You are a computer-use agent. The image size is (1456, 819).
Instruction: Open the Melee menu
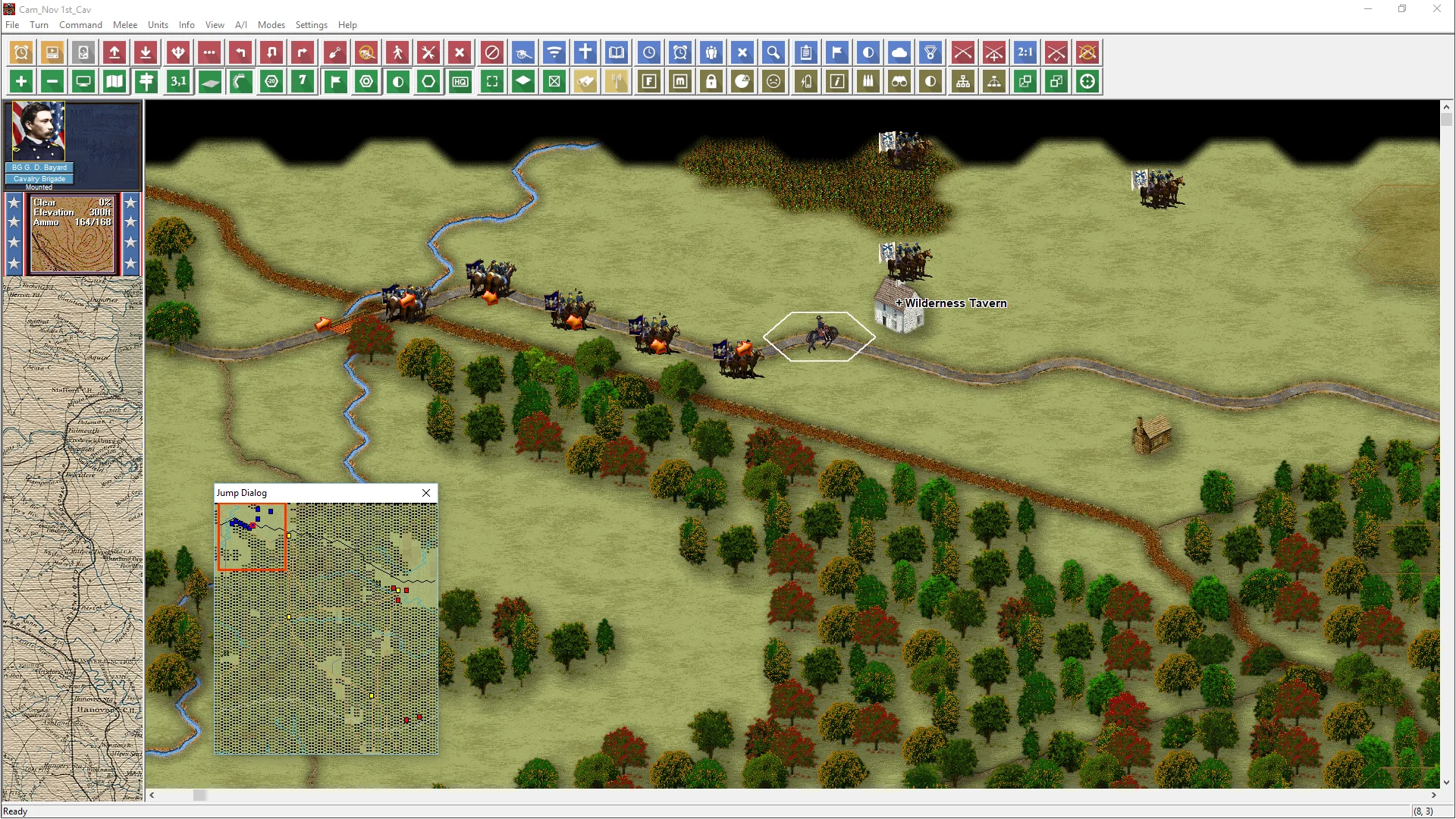(x=125, y=25)
